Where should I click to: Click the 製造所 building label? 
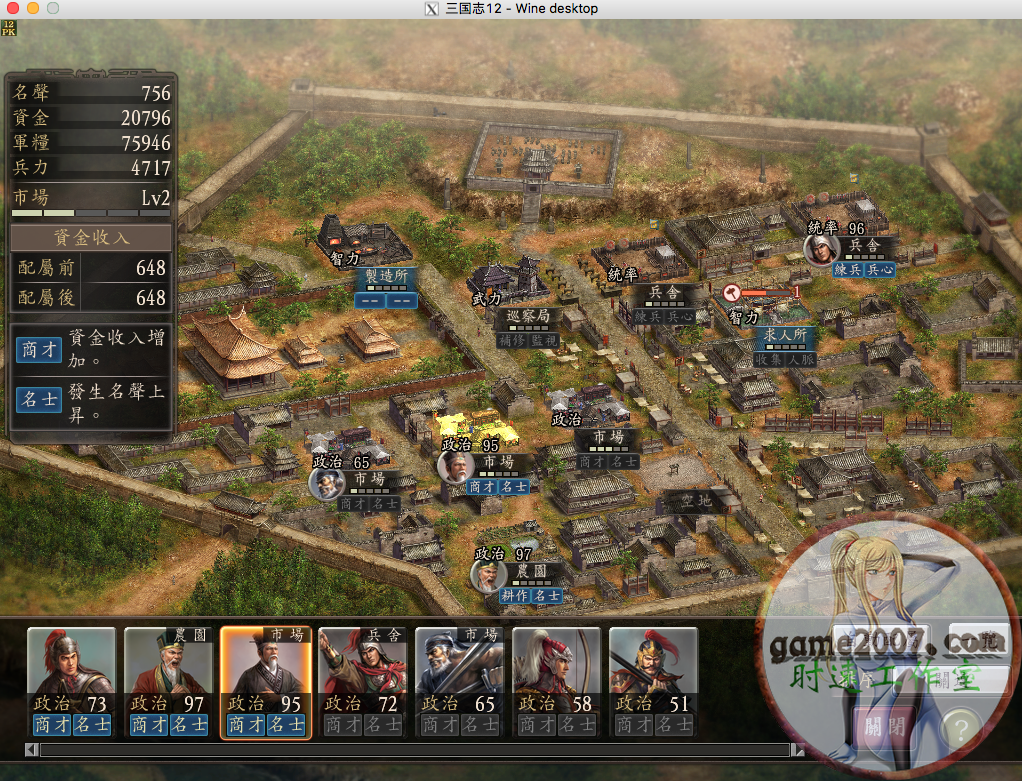coord(386,276)
